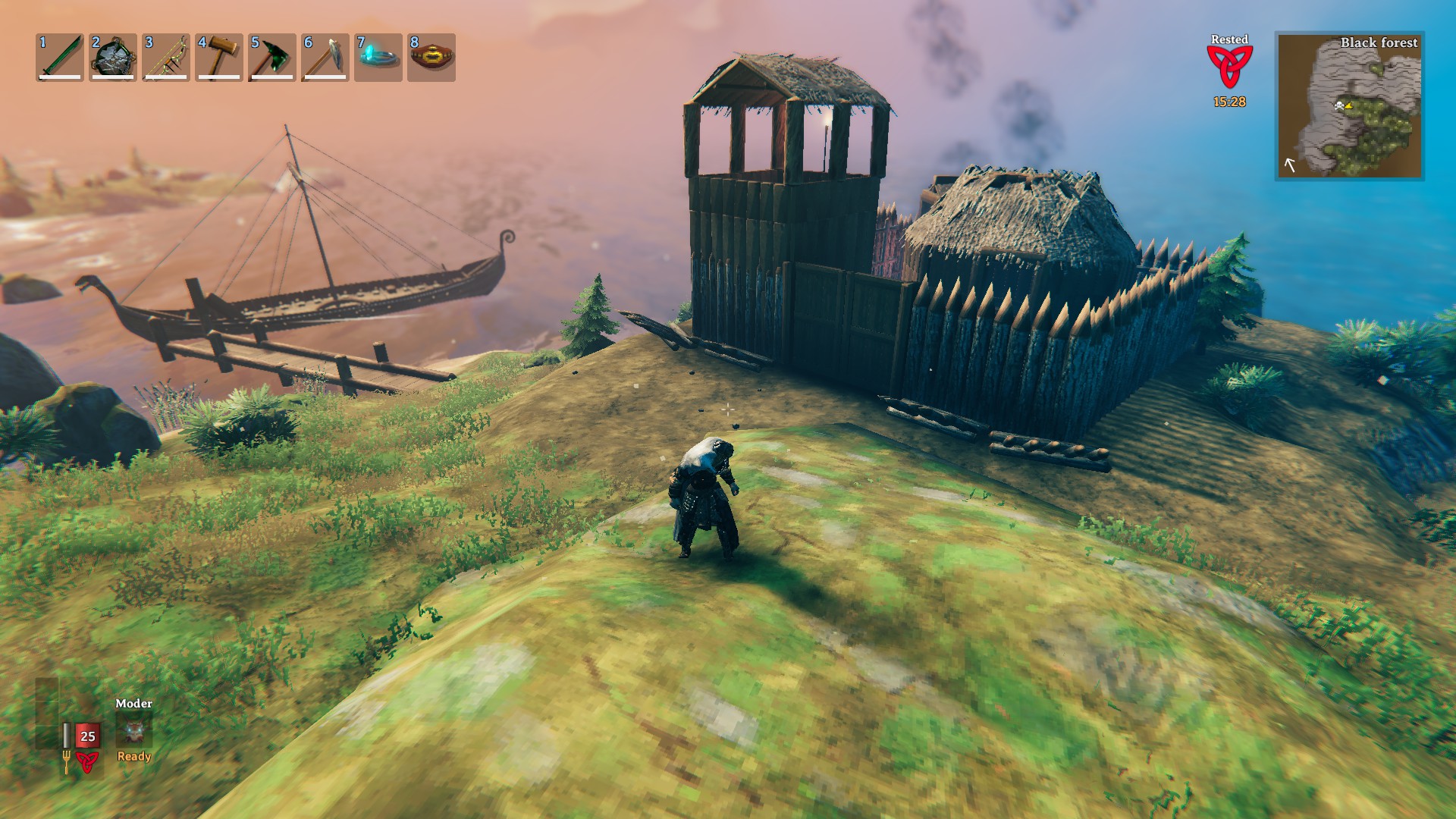Use the gold-buckled belt in slot 8
Viewport: 1456px width, 819px height.
[431, 57]
